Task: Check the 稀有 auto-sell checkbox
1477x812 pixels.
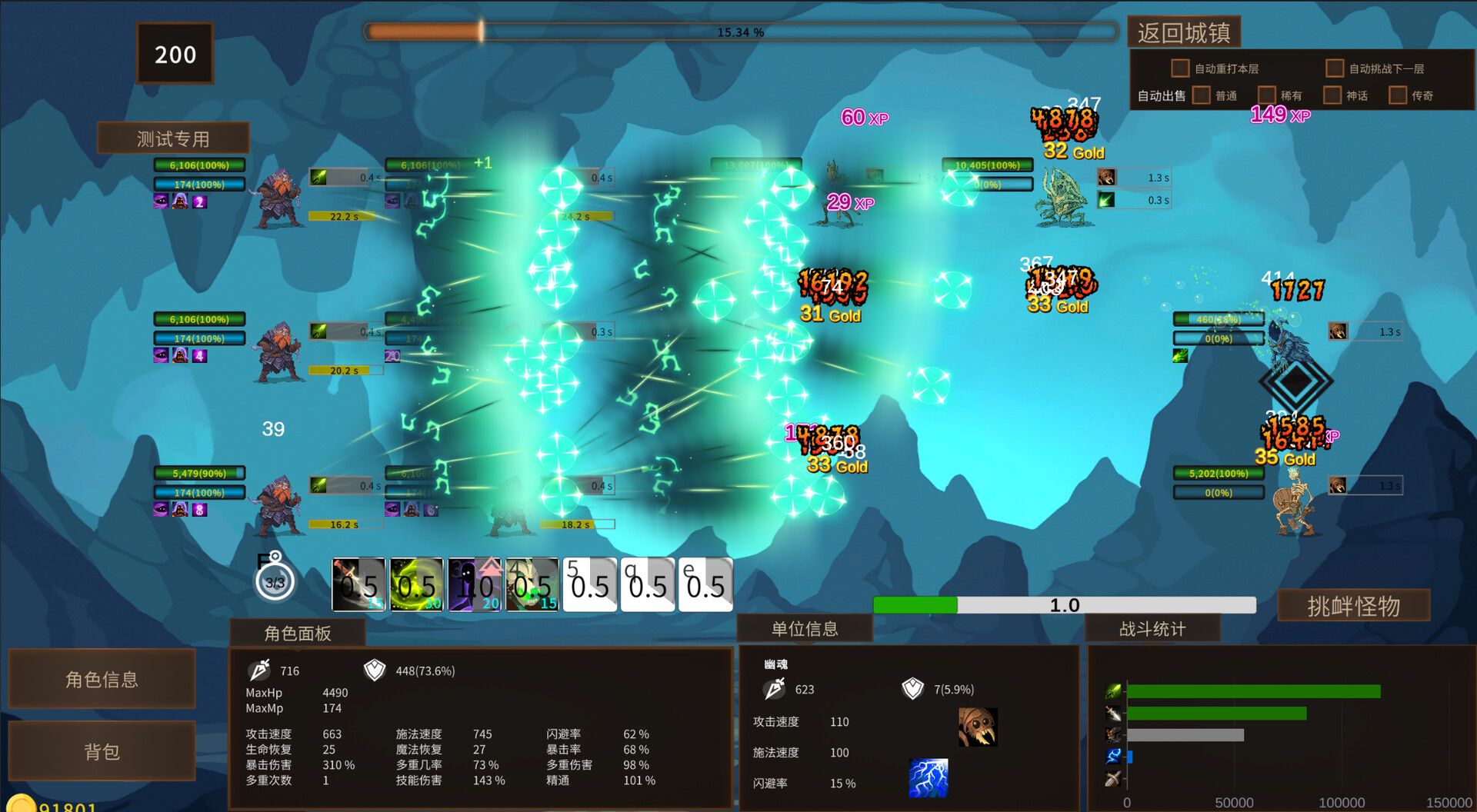Action: pos(1266,95)
